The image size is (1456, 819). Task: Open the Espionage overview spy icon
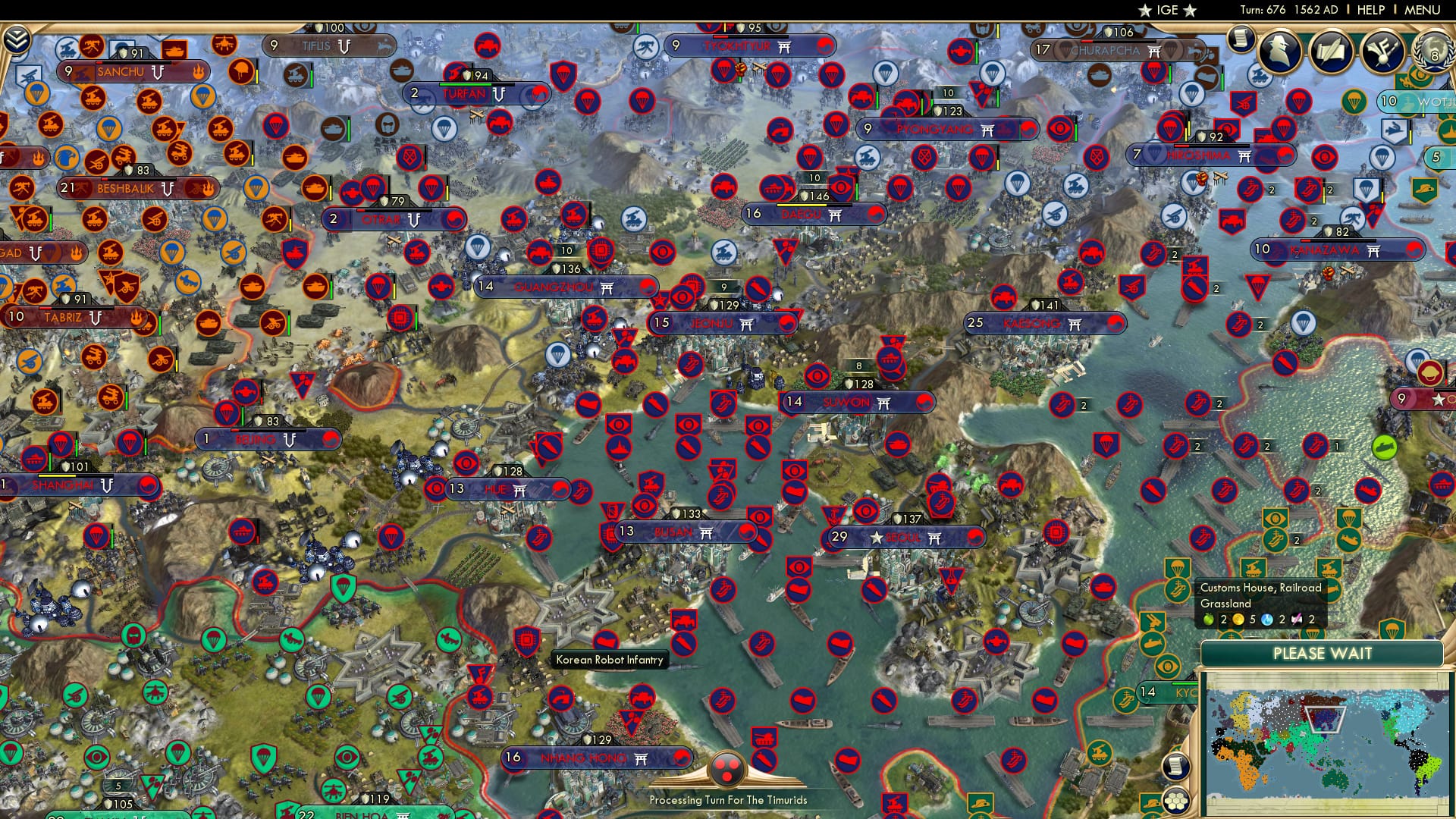click(x=1280, y=50)
